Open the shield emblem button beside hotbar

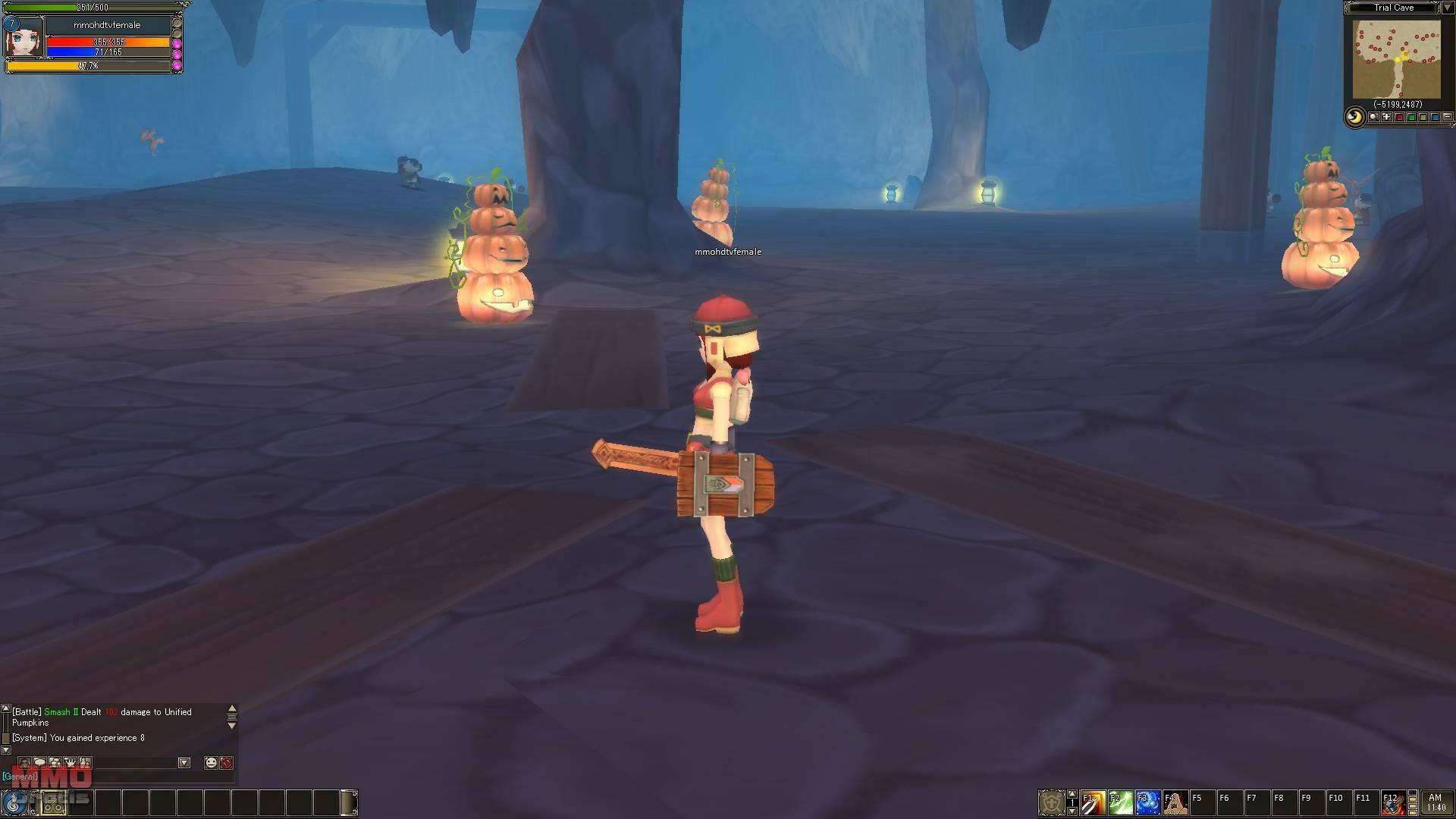coord(1051,802)
